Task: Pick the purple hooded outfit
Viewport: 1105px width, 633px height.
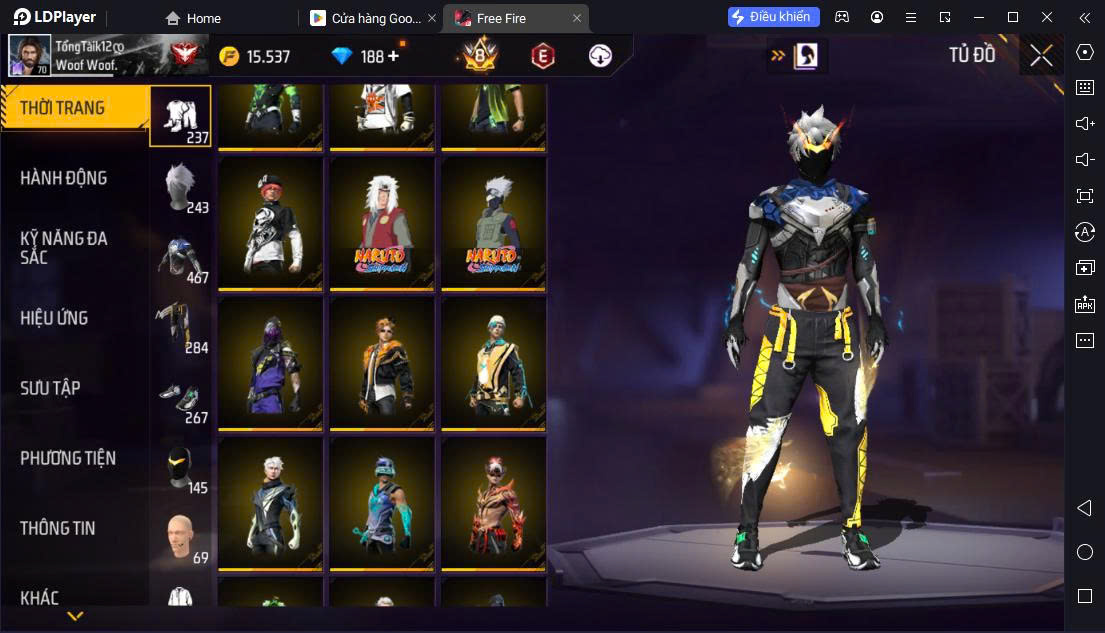Action: pyautogui.click(x=271, y=362)
